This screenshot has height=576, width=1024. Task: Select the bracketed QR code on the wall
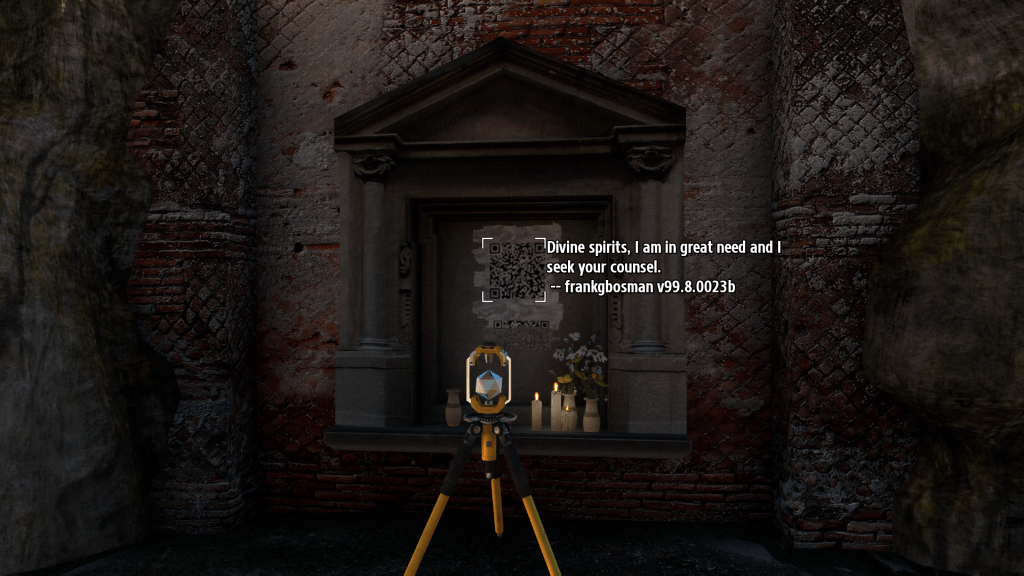click(x=514, y=269)
